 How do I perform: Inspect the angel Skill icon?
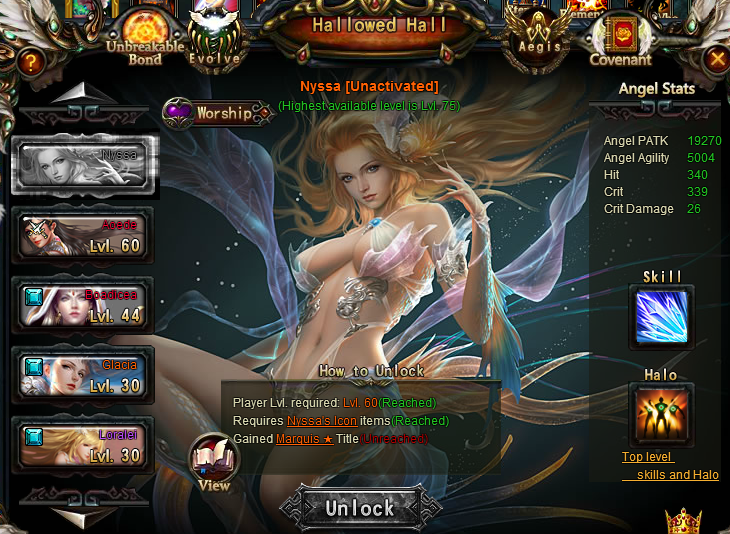coord(661,316)
